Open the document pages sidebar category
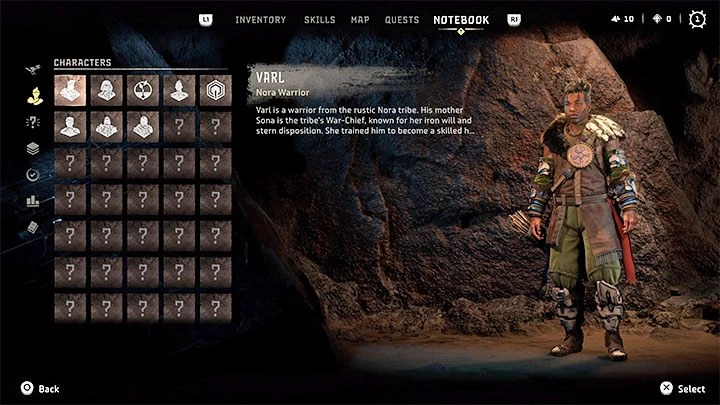 pos(32,227)
